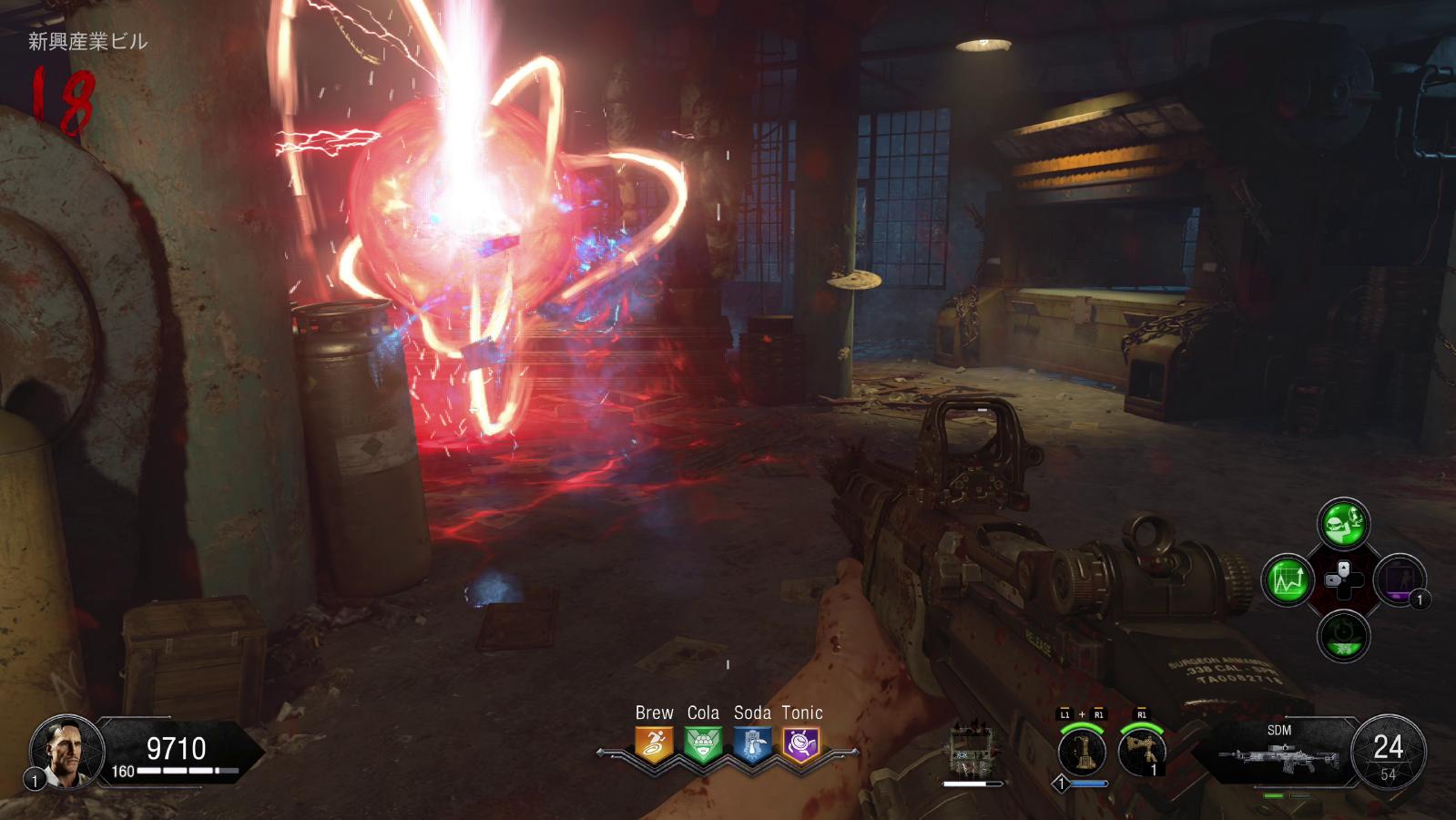1456x820 pixels.
Task: Select the blue Soda perk icon
Action: pyautogui.click(x=752, y=744)
